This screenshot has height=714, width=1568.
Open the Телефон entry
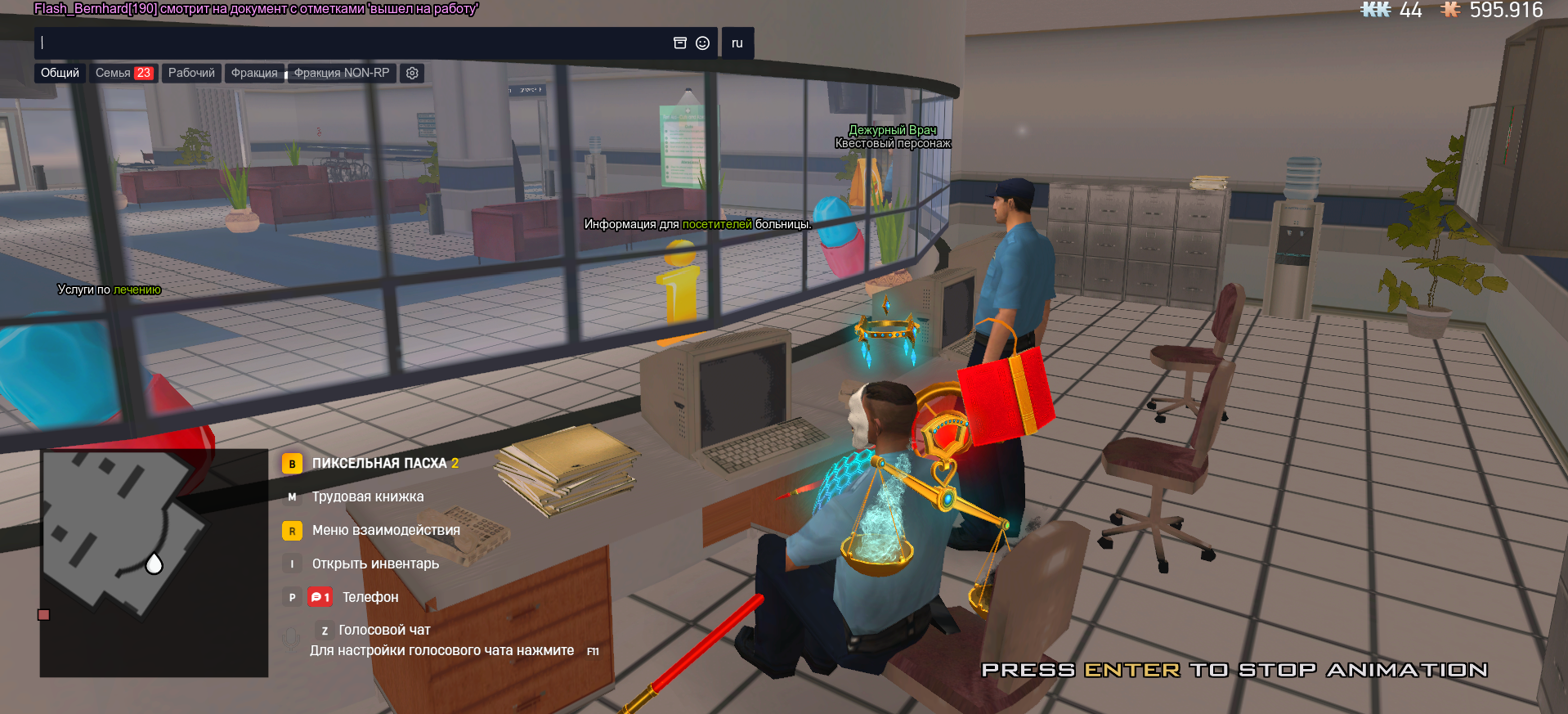370,598
